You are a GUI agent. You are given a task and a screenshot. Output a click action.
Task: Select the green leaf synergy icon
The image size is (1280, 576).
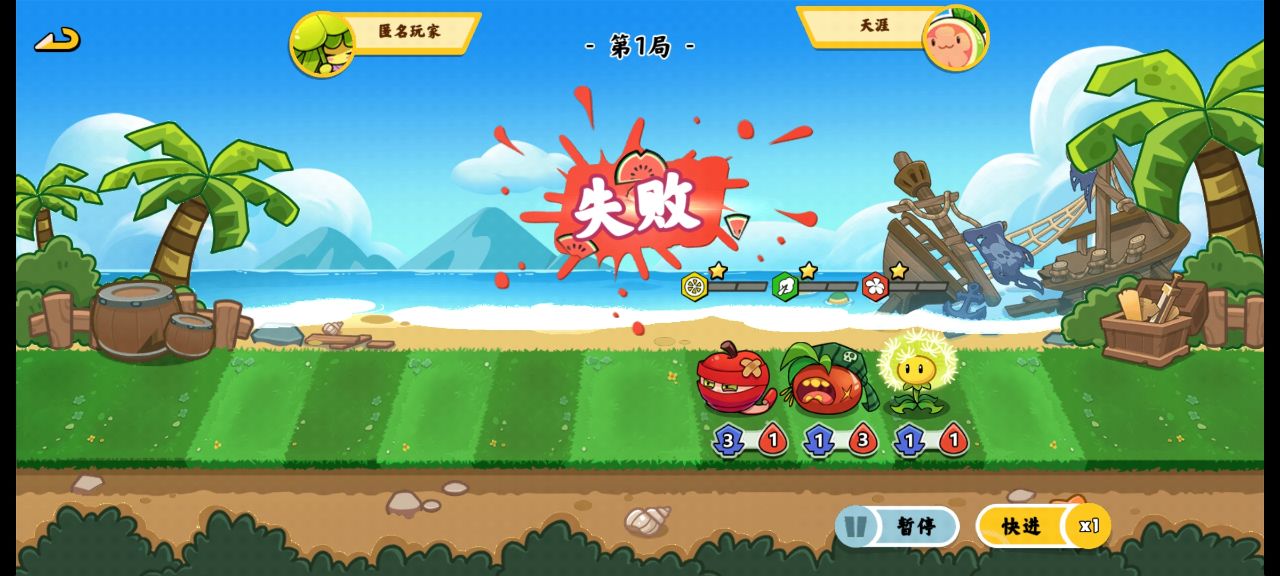[785, 287]
